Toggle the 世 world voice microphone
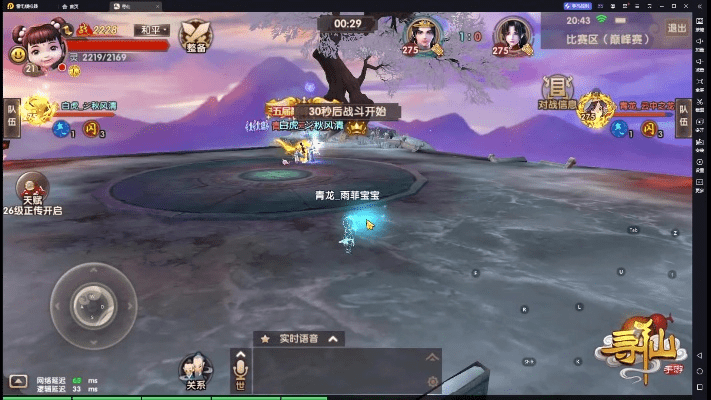The width and height of the screenshot is (711, 400). point(240,371)
